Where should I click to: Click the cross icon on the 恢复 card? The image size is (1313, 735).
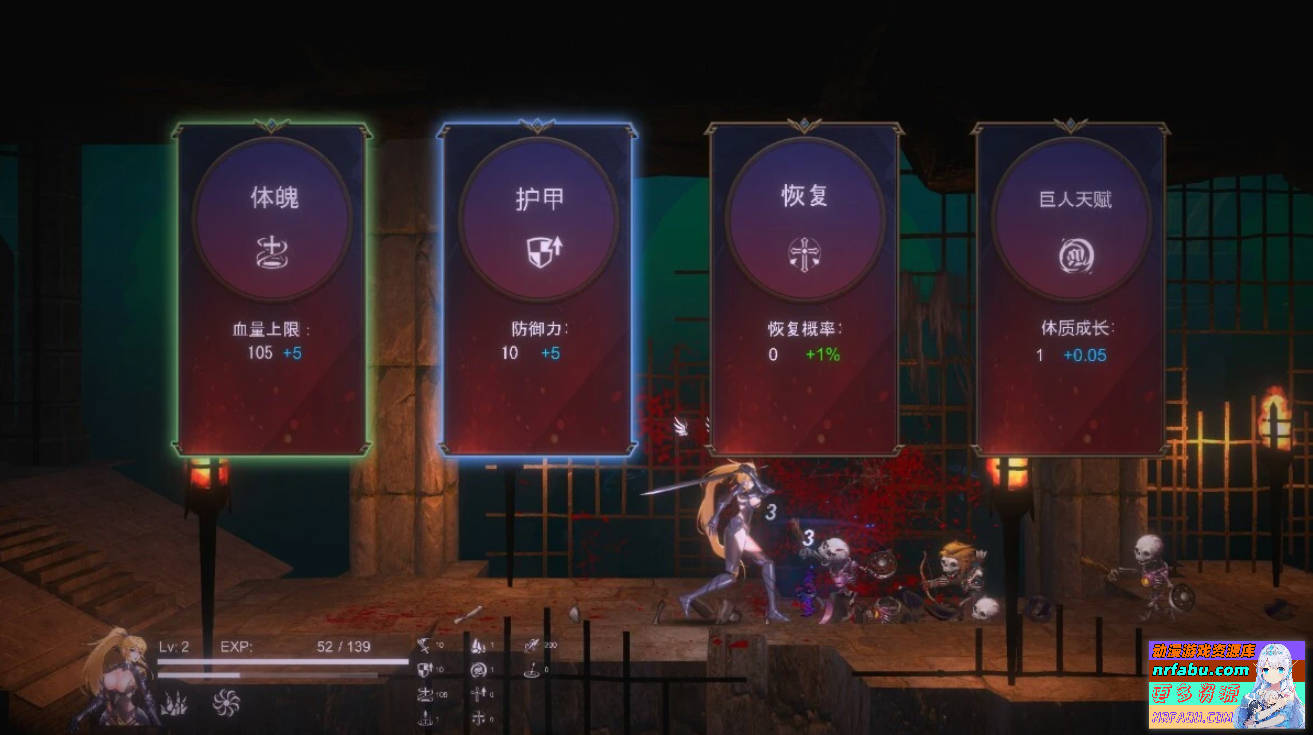804,253
